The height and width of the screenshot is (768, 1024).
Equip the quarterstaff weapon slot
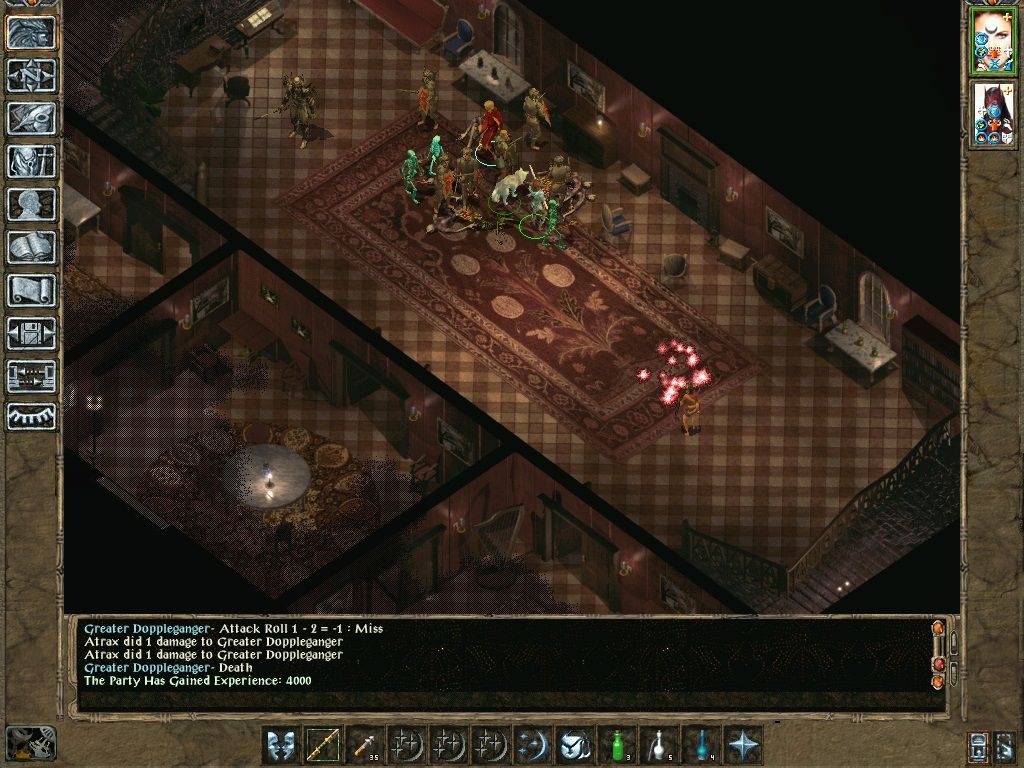click(322, 745)
